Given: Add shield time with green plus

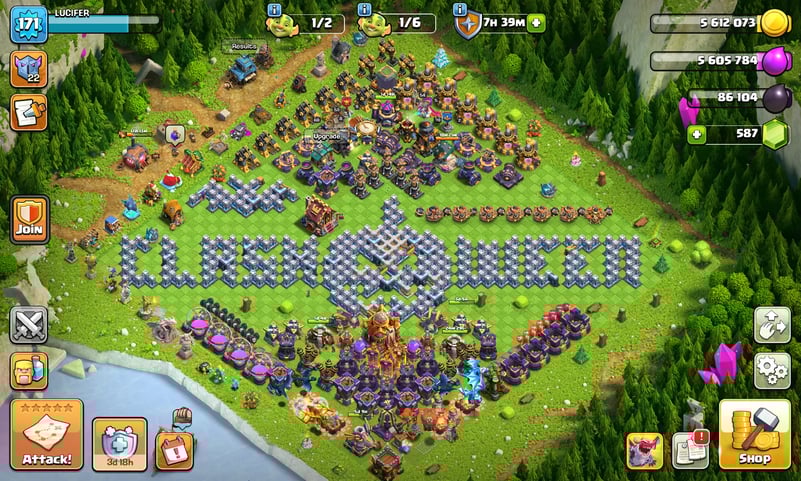Looking at the screenshot, I should pyautogui.click(x=536, y=23).
